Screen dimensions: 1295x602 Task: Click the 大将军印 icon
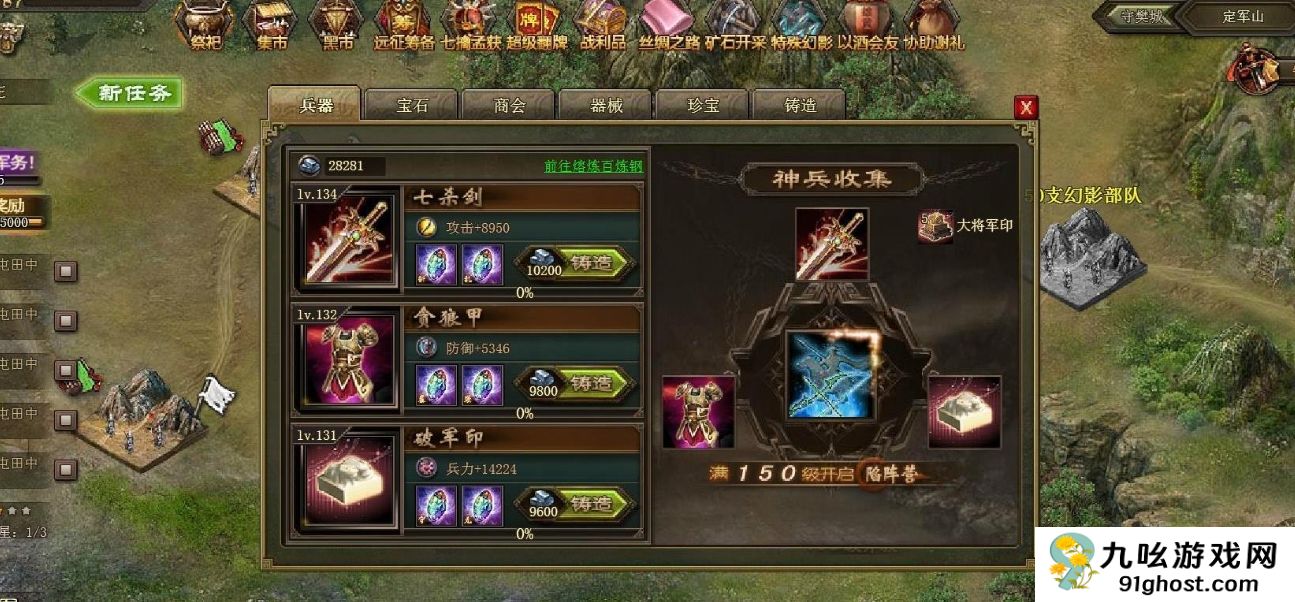936,226
